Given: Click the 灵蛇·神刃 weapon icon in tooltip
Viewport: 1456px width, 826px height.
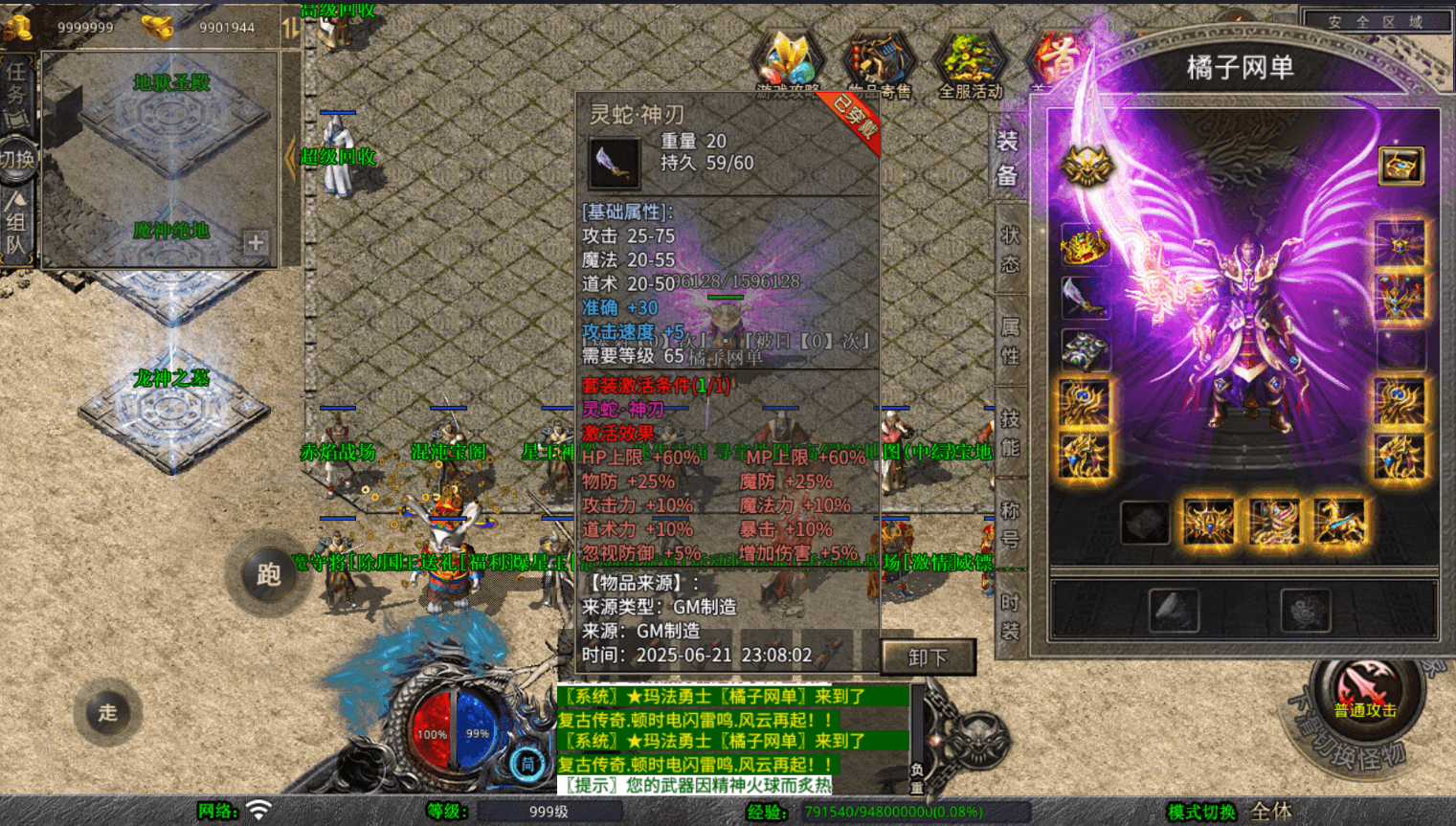Looking at the screenshot, I should point(616,161).
